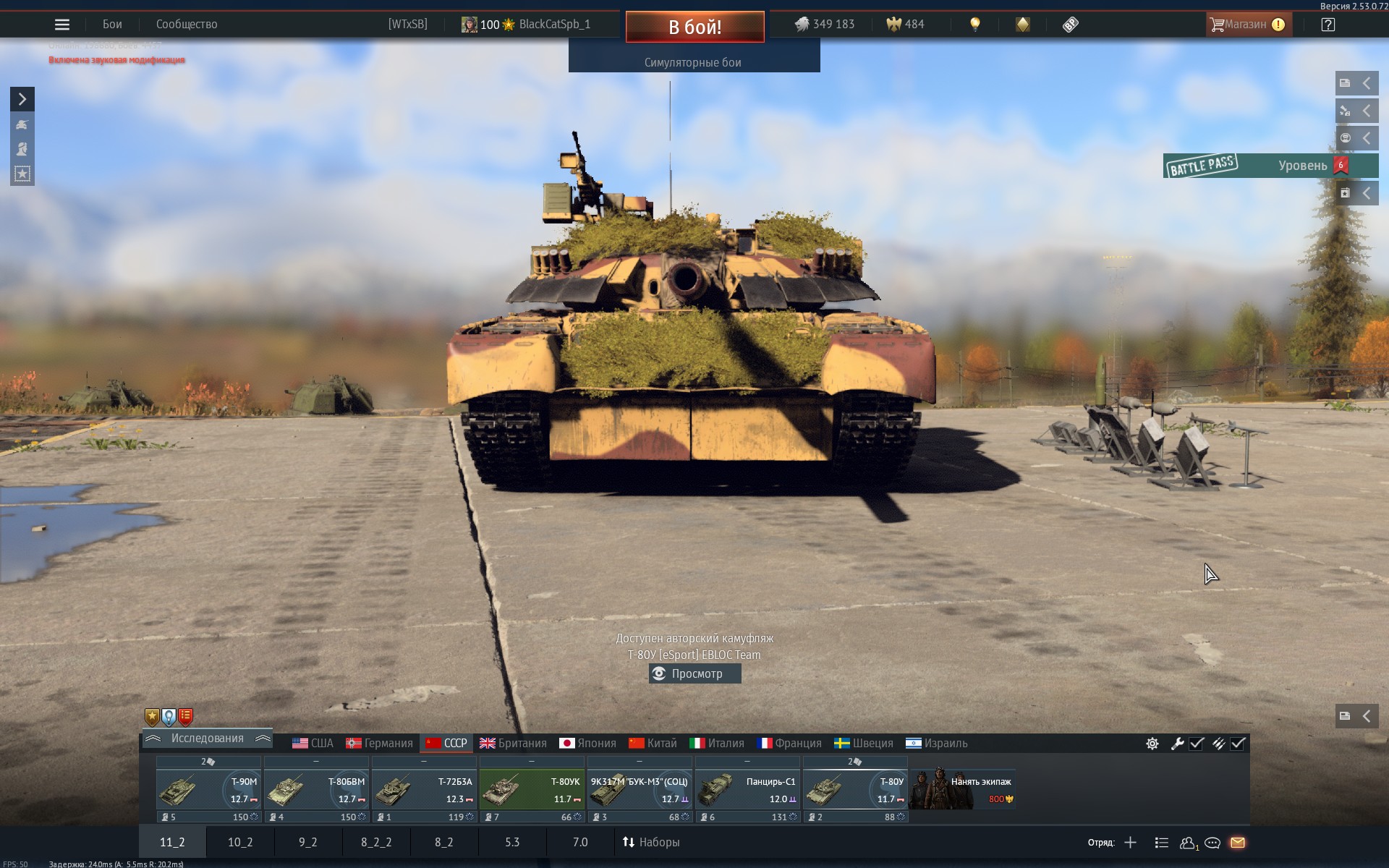Switch to the Германия nation tab
The image size is (1389, 868).
pos(379,743)
